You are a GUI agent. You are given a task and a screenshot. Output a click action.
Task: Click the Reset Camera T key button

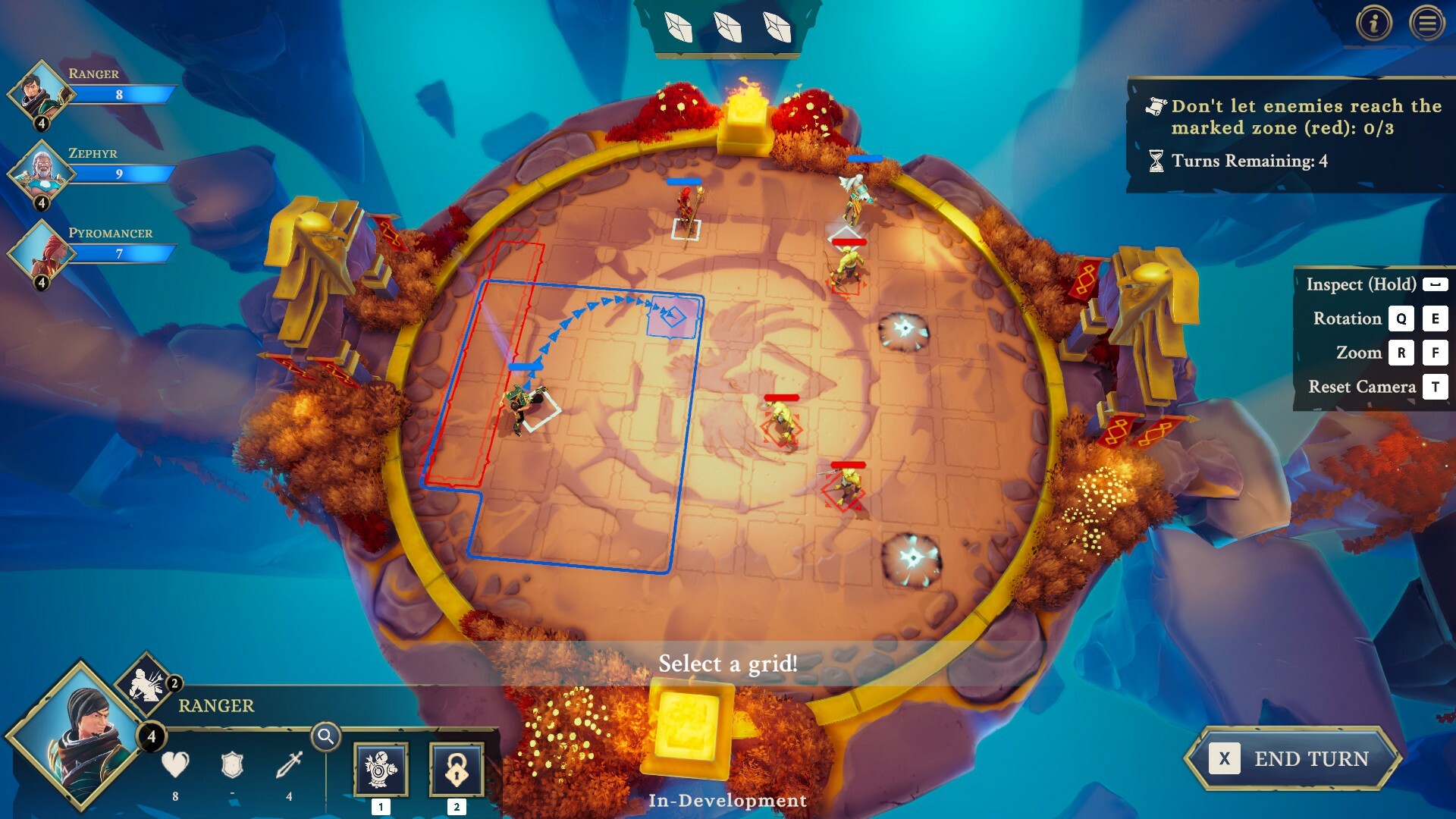coord(1434,387)
